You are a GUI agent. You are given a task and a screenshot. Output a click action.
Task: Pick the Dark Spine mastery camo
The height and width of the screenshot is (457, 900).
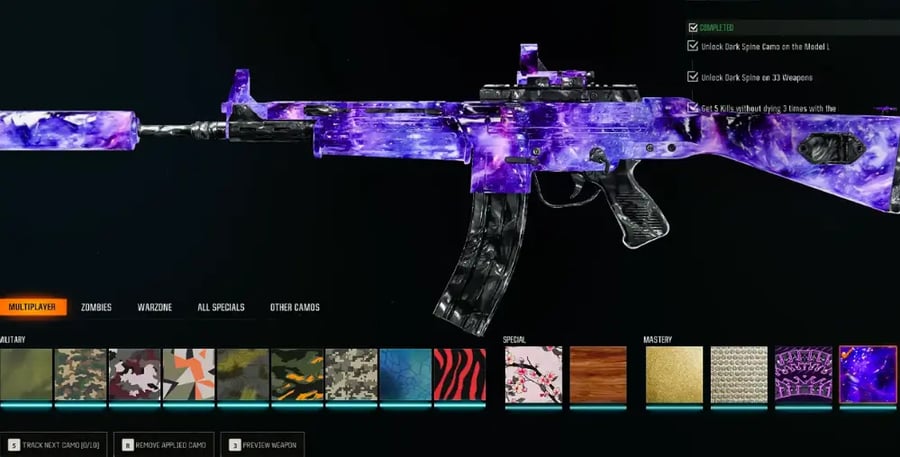click(803, 375)
